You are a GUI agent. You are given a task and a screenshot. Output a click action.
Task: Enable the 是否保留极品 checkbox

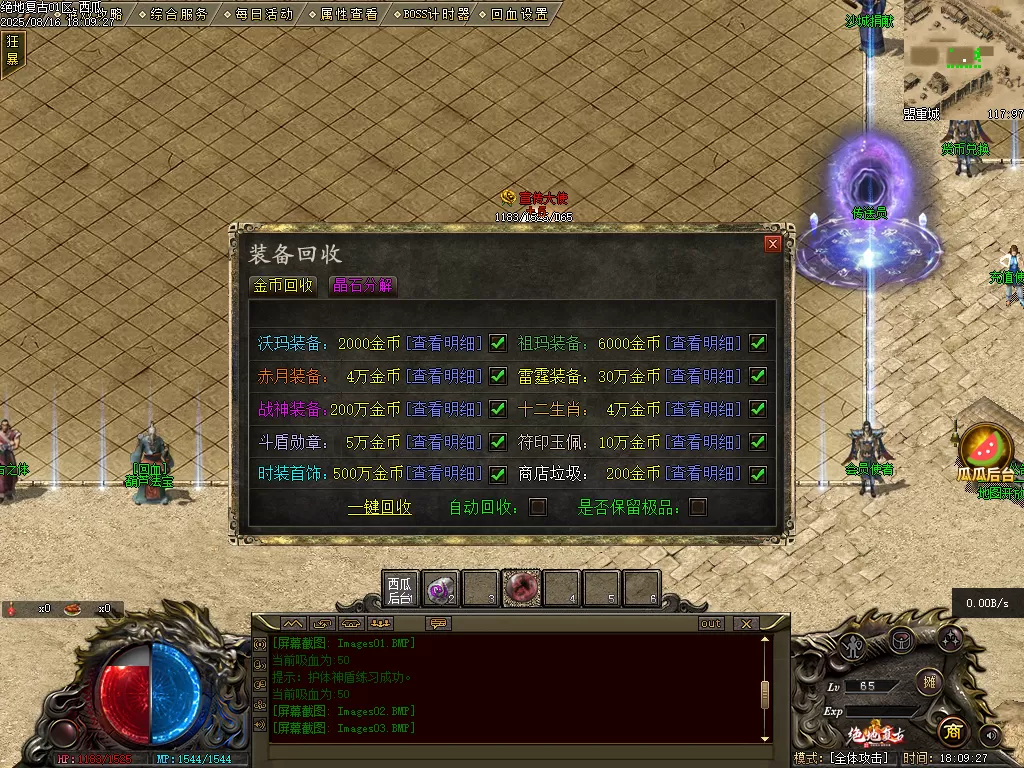[698, 507]
